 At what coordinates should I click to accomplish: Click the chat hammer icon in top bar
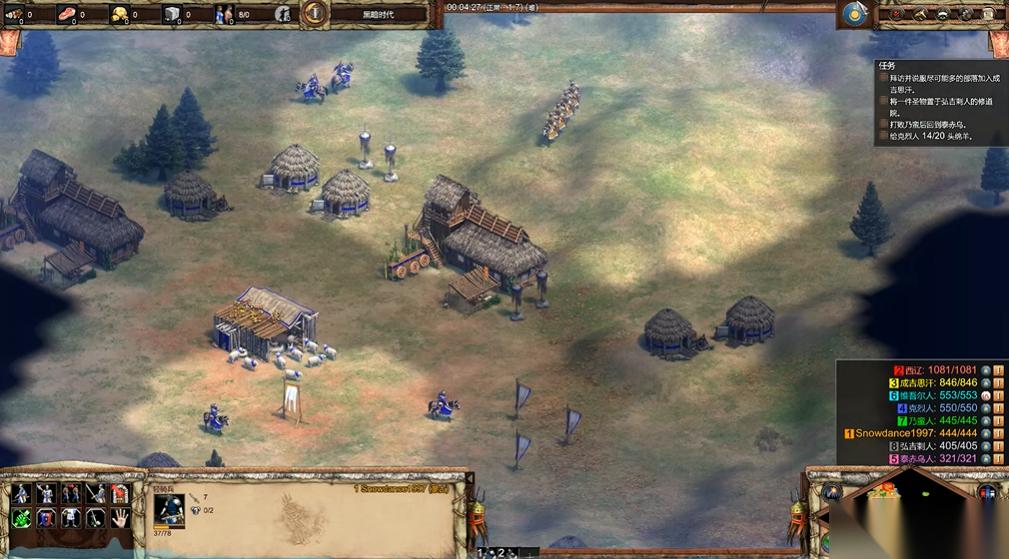(920, 14)
